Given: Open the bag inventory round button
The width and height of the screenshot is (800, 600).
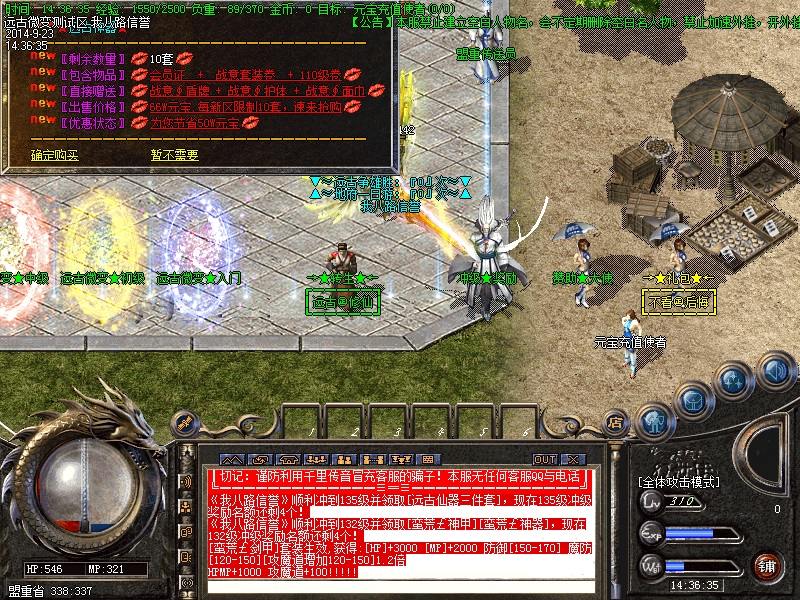Looking at the screenshot, I should [692, 398].
